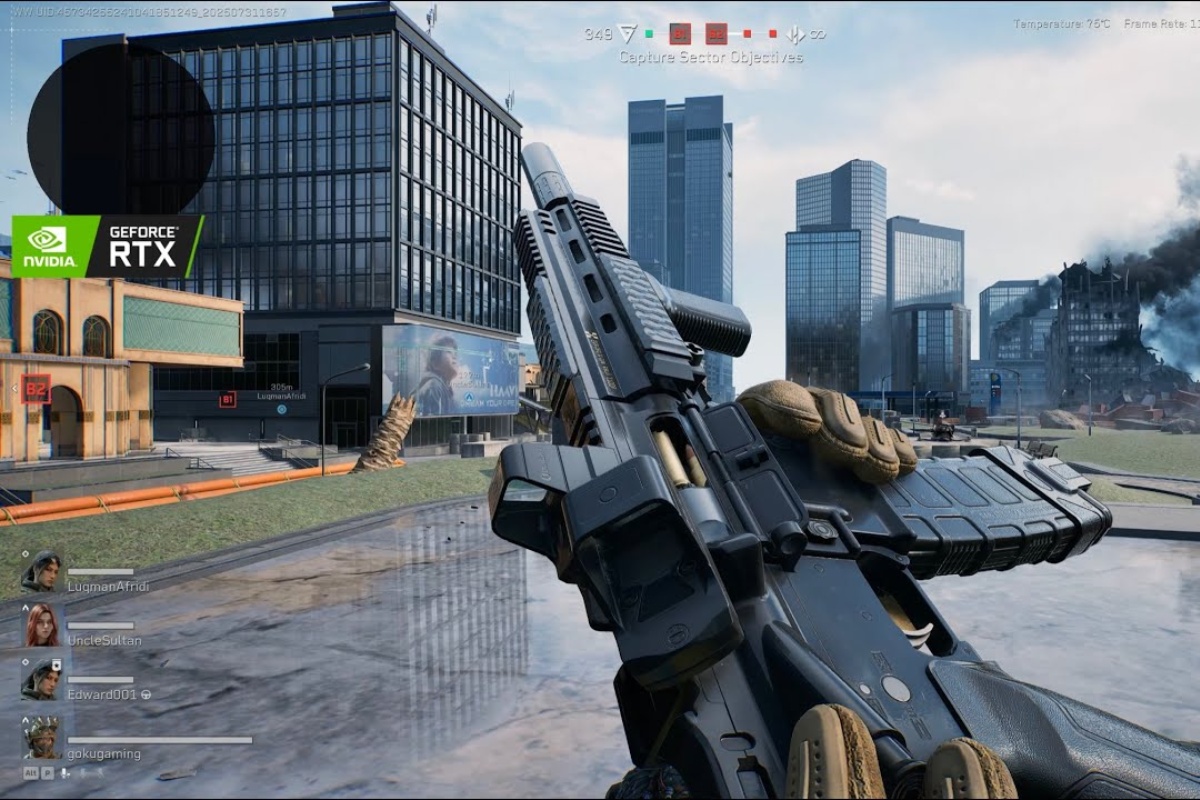Click the defending team emblem beside the infinity symbol
The image size is (1200, 800).
coord(795,34)
